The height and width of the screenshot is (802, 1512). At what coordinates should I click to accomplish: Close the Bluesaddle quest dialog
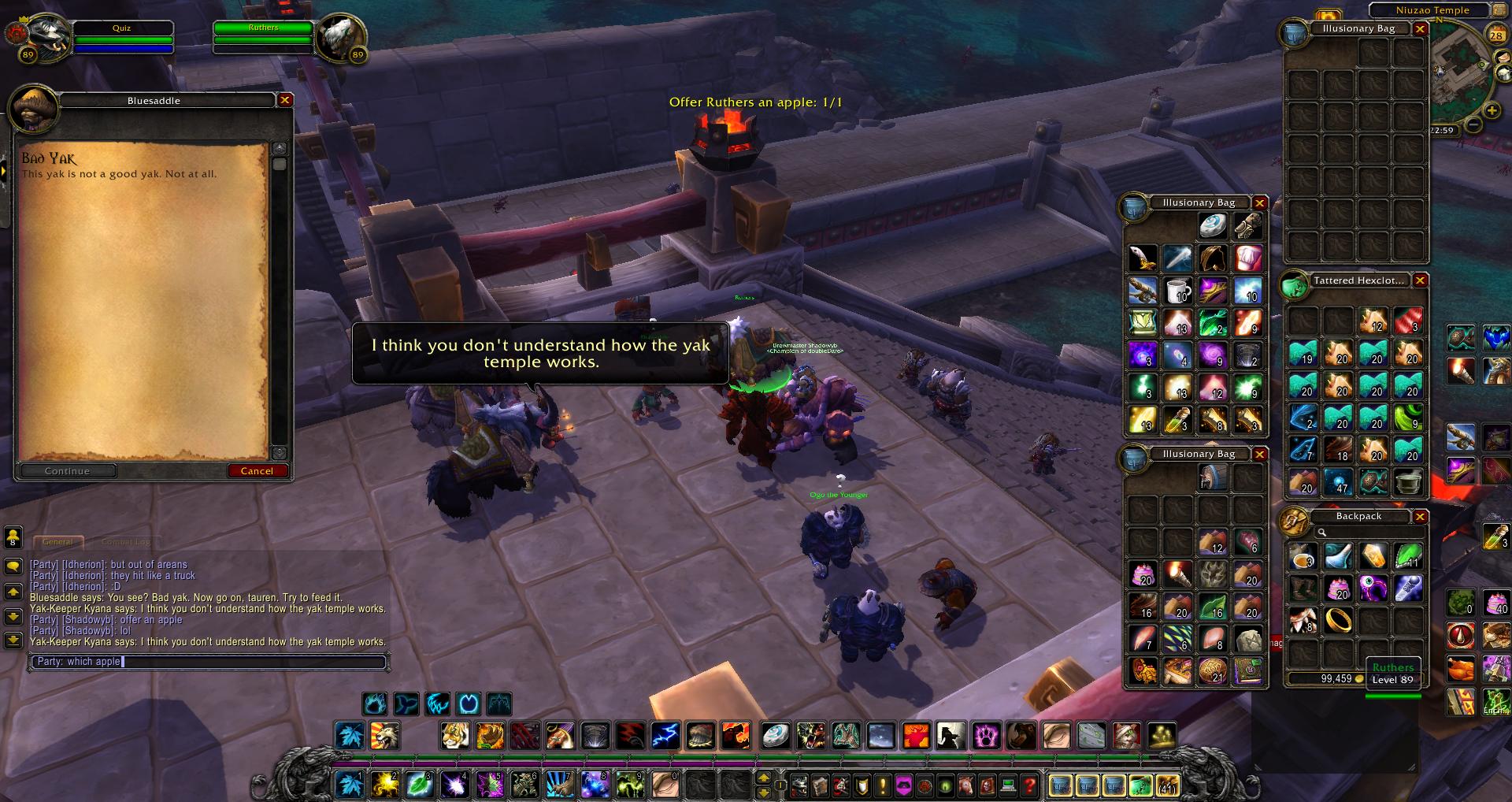[x=285, y=100]
